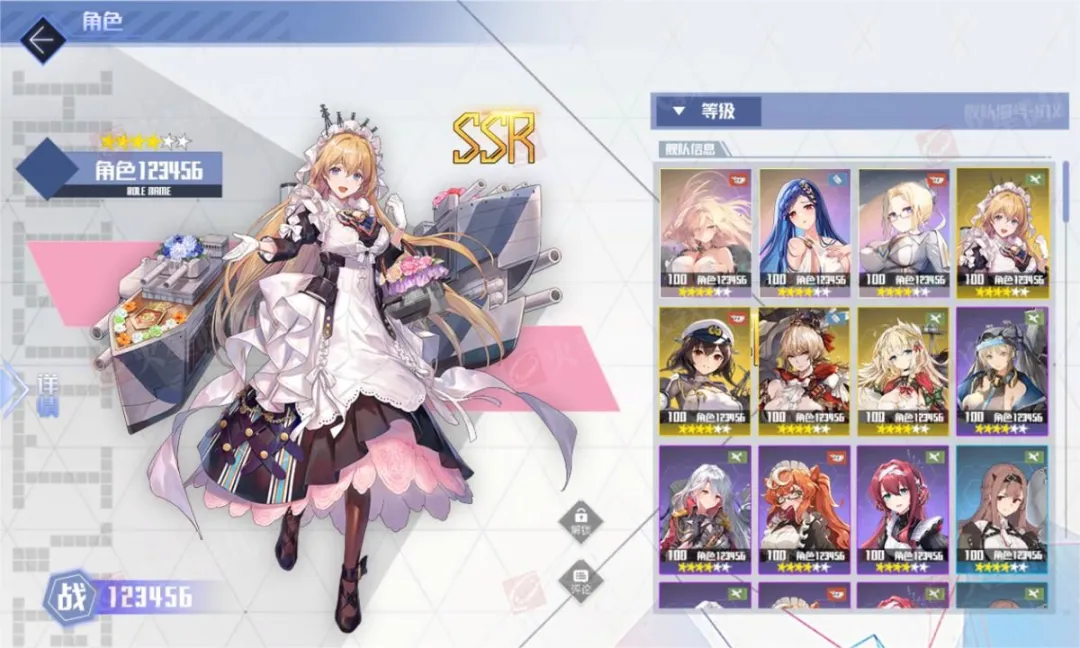Select the red-haired character card
This screenshot has height=648, width=1080.
[x=903, y=508]
